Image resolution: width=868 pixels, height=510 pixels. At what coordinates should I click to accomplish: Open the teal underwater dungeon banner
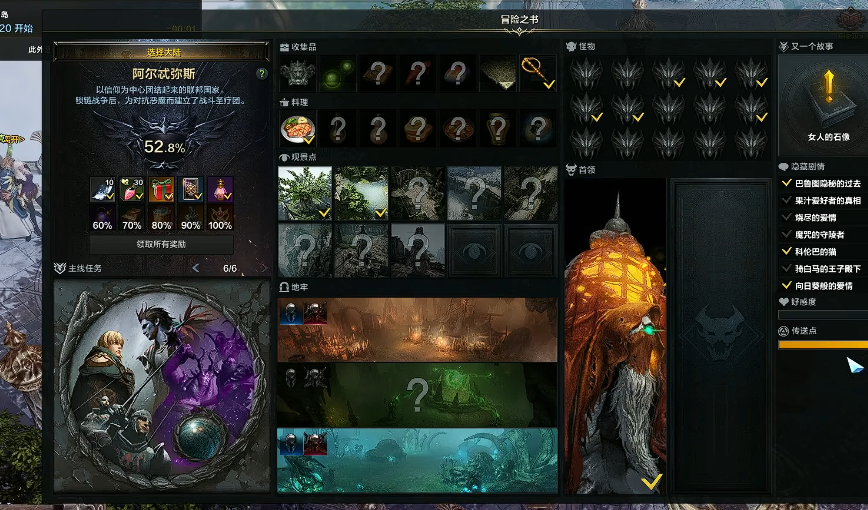tap(417, 460)
